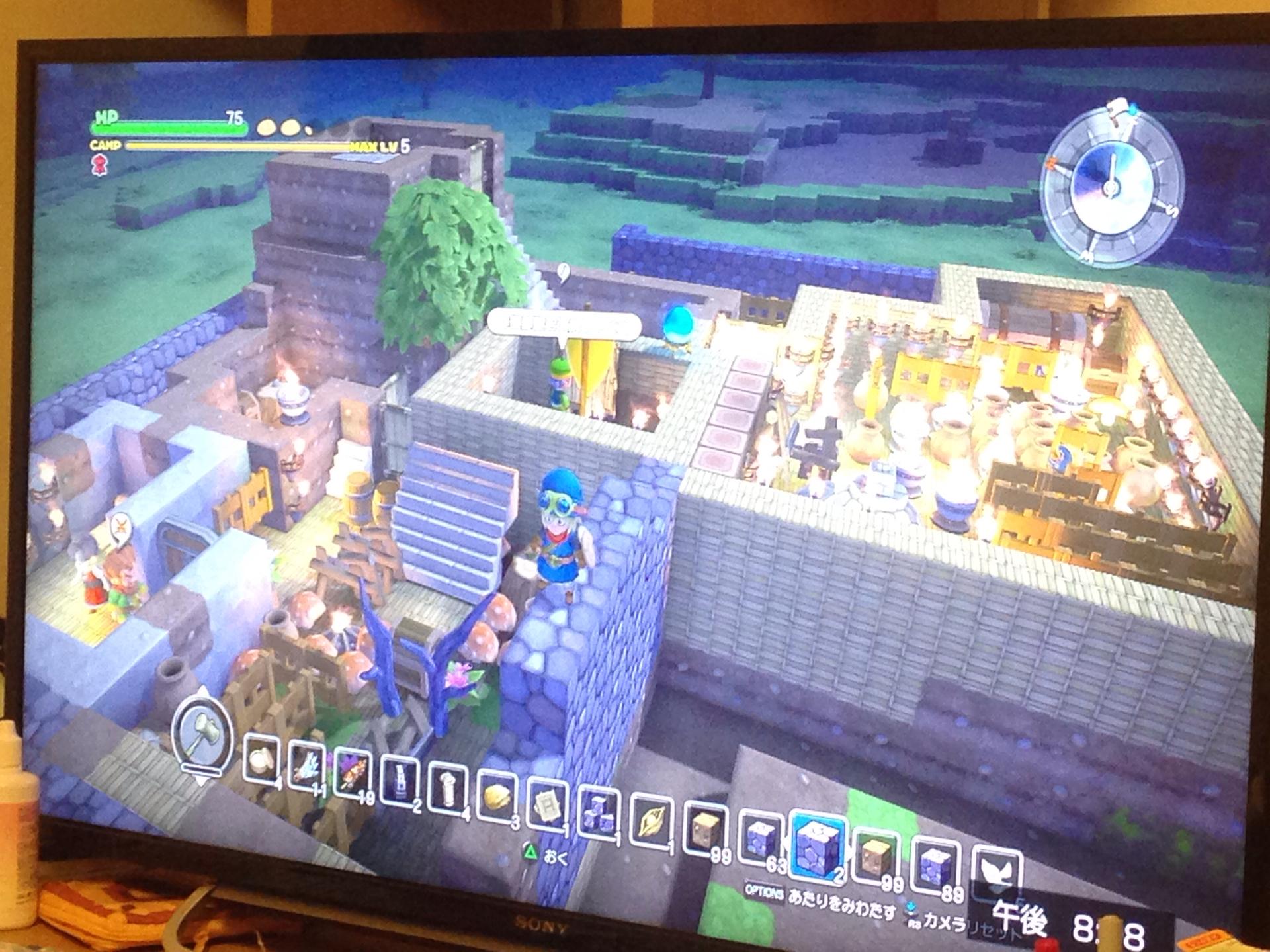This screenshot has width=1270, height=952.
Task: Select the hammer tool in the round slot
Action: pos(202,736)
